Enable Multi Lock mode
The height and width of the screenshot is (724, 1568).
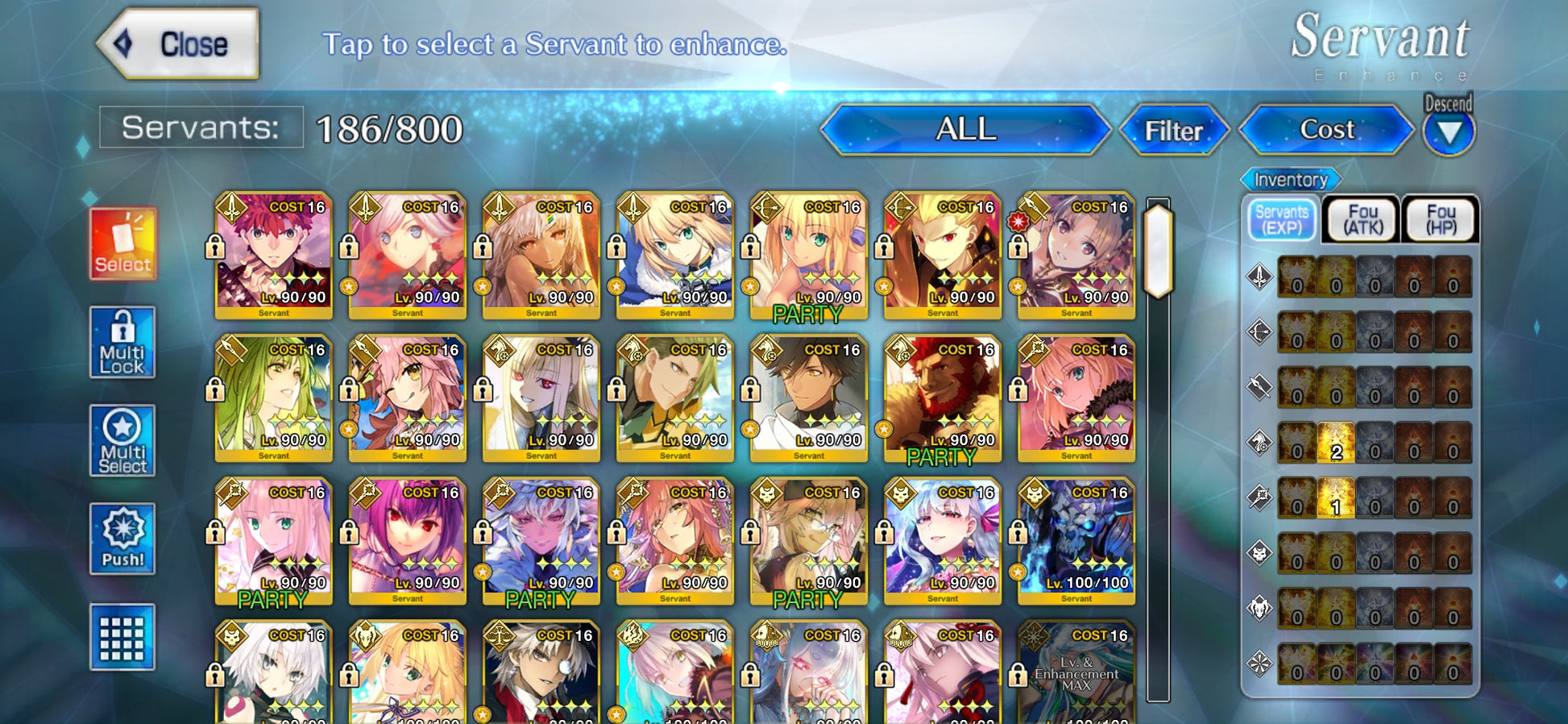122,343
